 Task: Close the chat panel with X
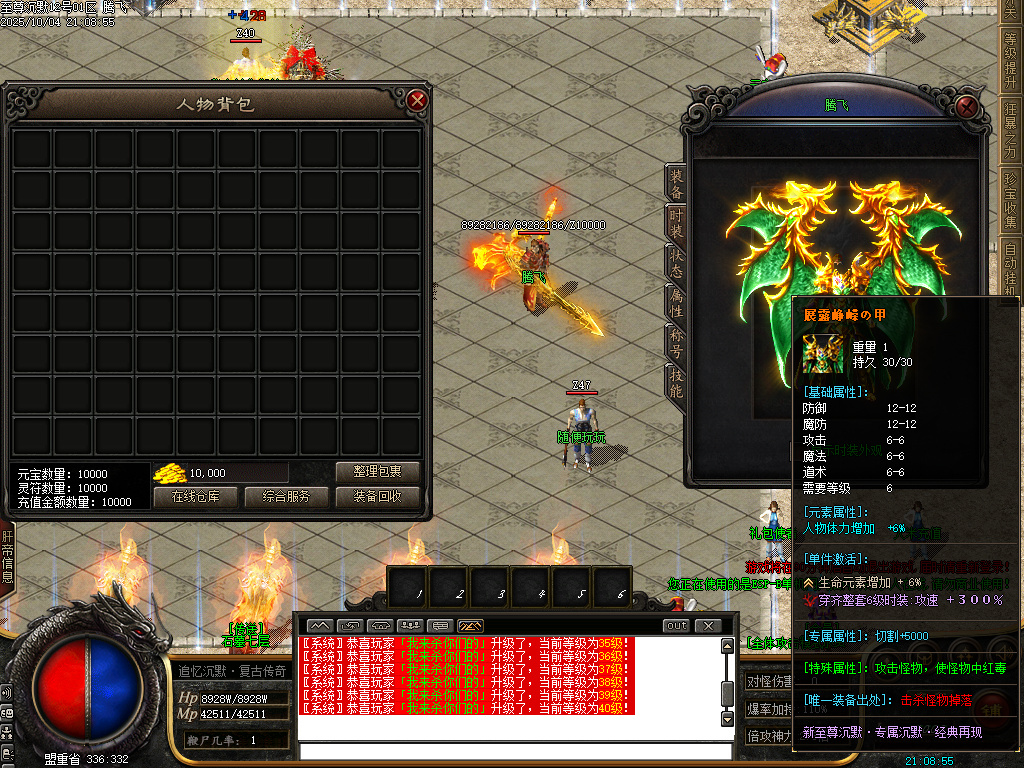[x=708, y=626]
